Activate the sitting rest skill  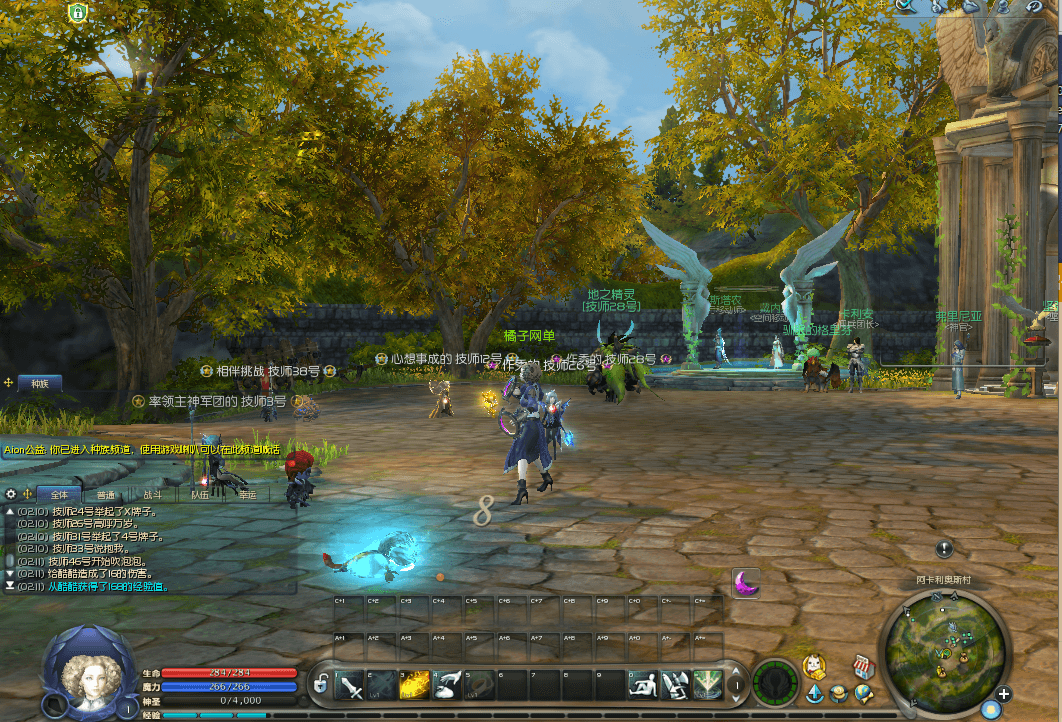[643, 685]
